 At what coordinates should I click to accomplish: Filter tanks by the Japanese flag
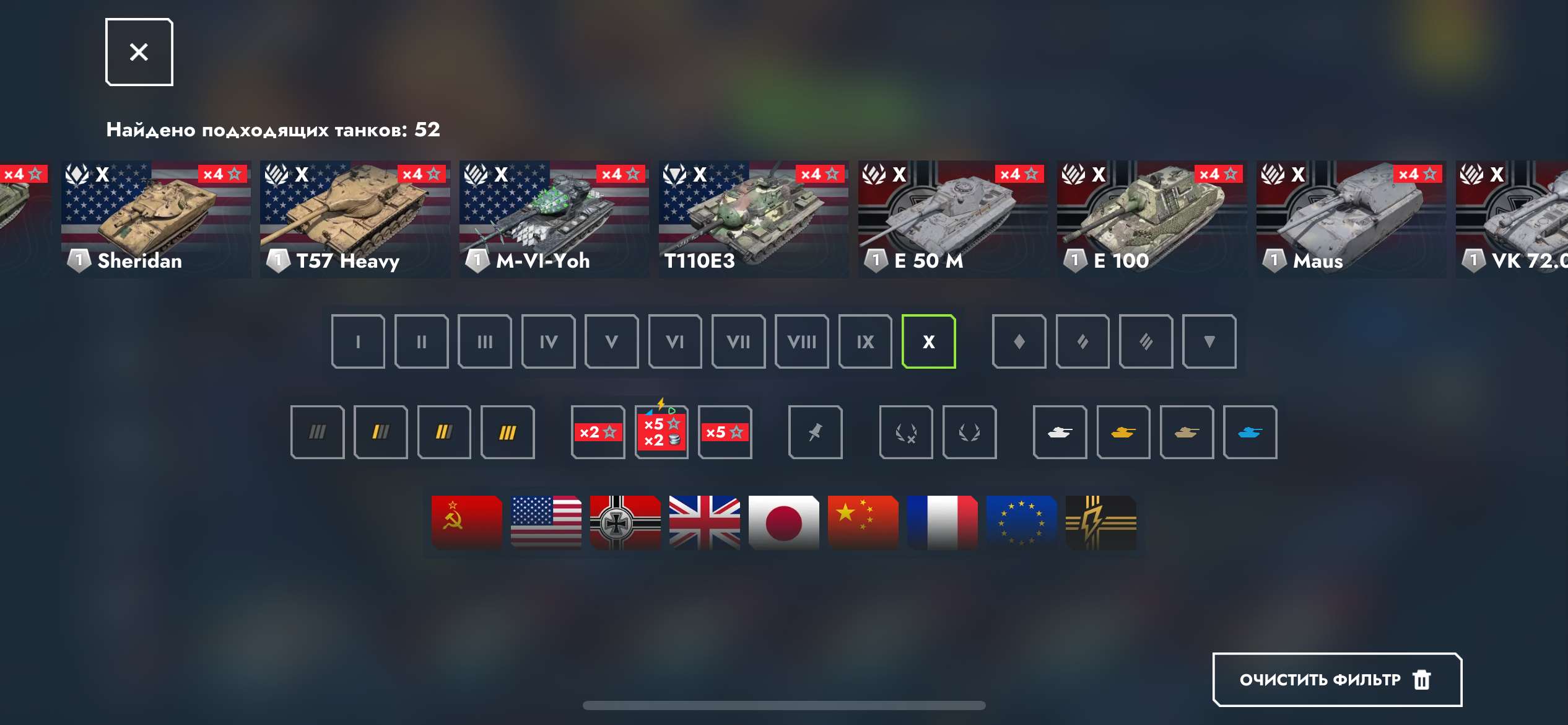[783, 522]
